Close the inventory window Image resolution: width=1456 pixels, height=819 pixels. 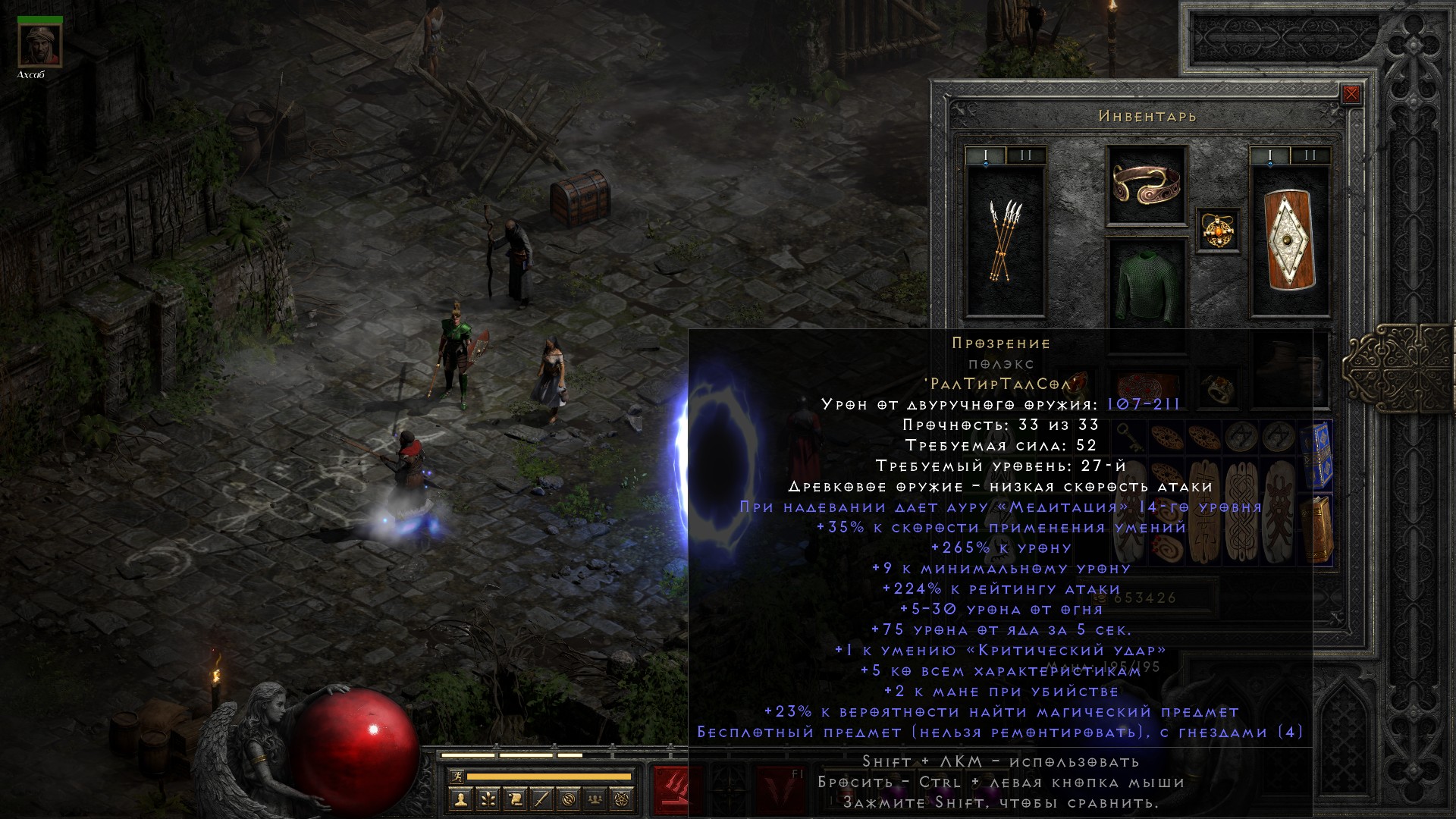pyautogui.click(x=1351, y=94)
